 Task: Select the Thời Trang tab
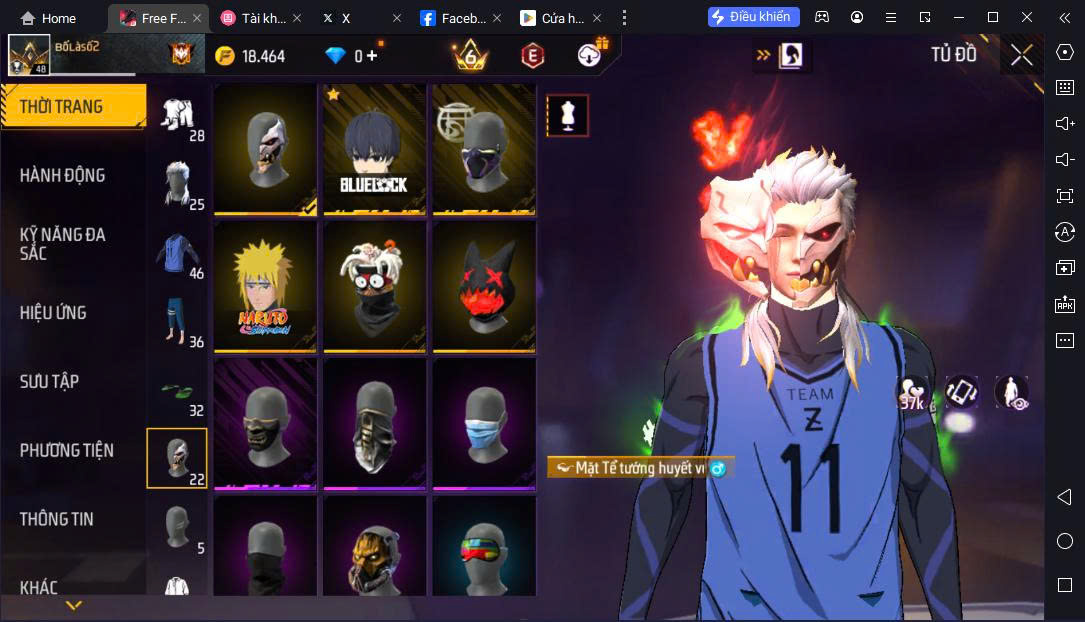(62, 107)
